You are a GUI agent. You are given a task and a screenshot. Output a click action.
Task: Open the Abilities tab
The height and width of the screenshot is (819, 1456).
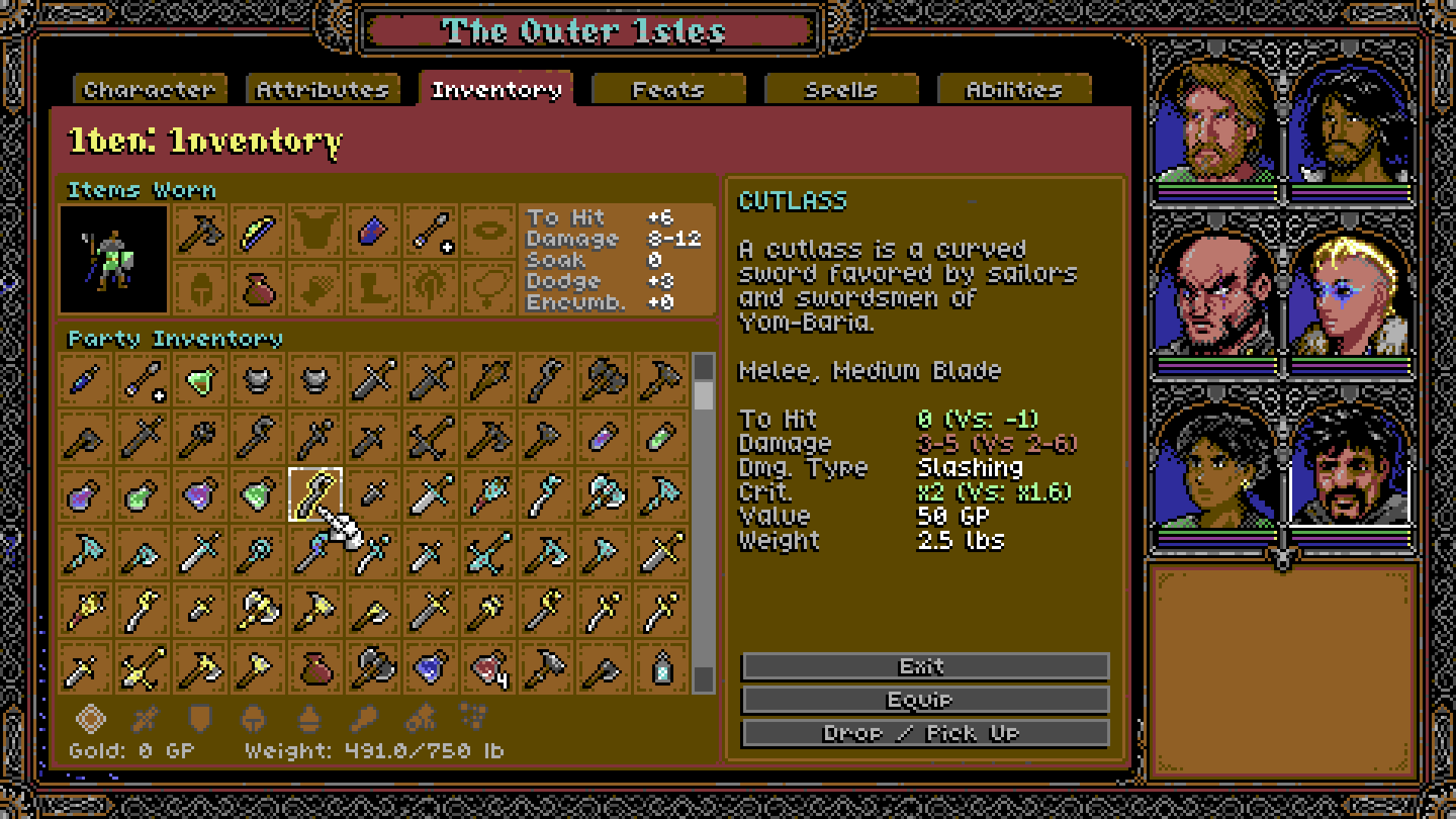tap(1014, 89)
